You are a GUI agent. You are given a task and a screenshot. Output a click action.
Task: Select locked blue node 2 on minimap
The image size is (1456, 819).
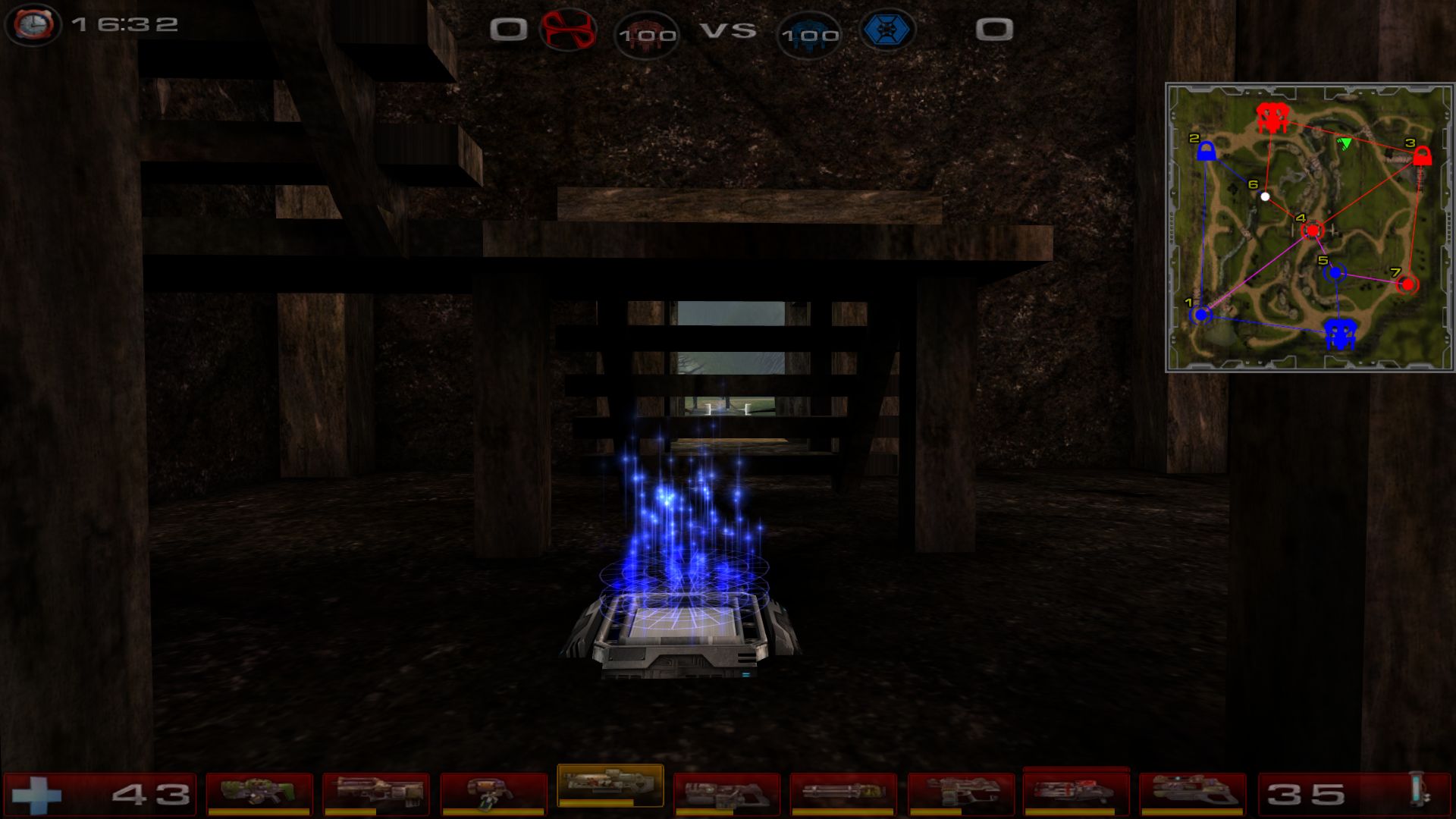click(x=1206, y=152)
